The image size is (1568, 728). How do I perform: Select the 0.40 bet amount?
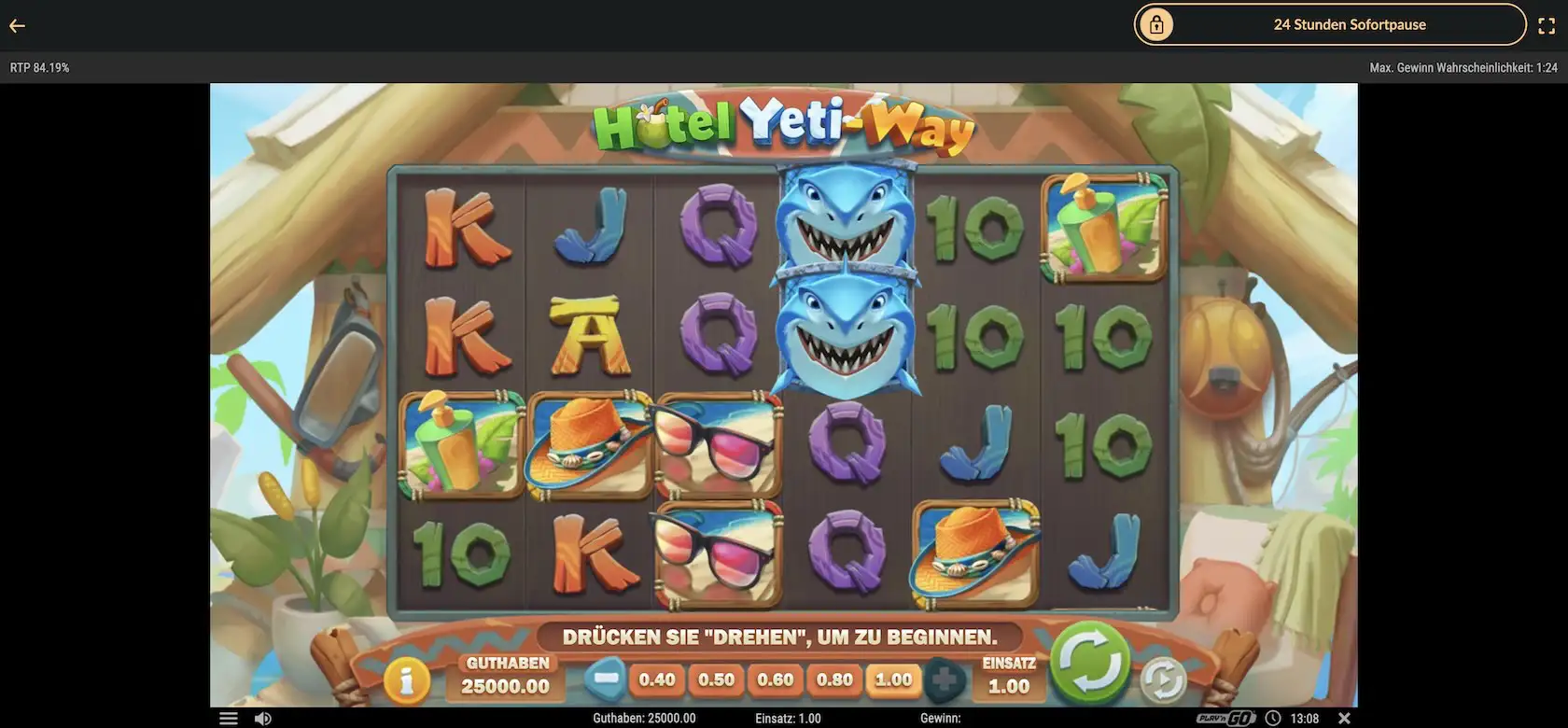(657, 680)
